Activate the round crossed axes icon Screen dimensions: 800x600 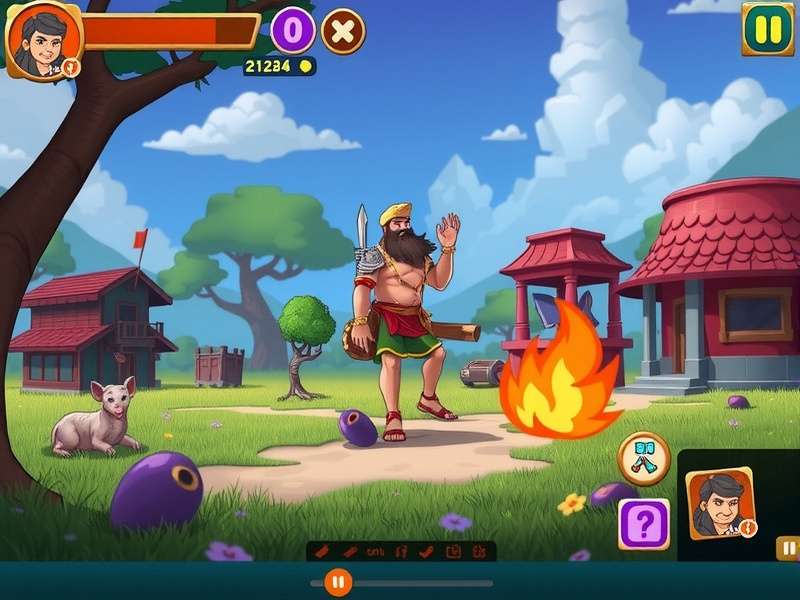[x=643, y=458]
